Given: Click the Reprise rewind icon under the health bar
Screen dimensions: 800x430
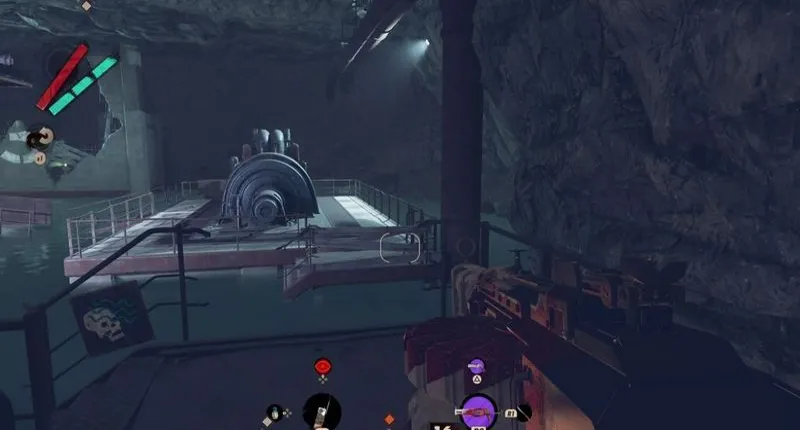Looking at the screenshot, I should pos(41,137).
